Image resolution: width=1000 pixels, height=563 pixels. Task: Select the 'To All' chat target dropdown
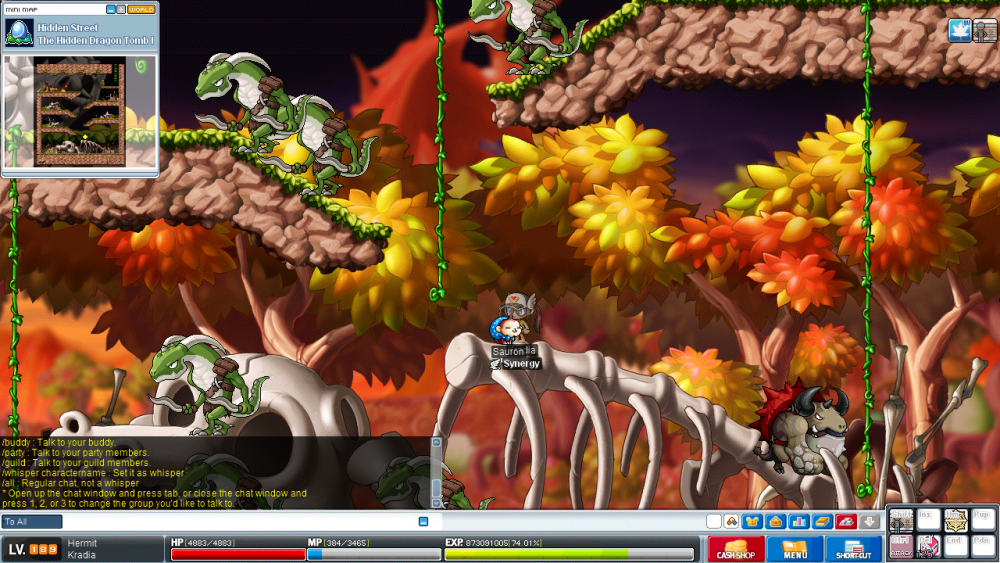(x=32, y=521)
